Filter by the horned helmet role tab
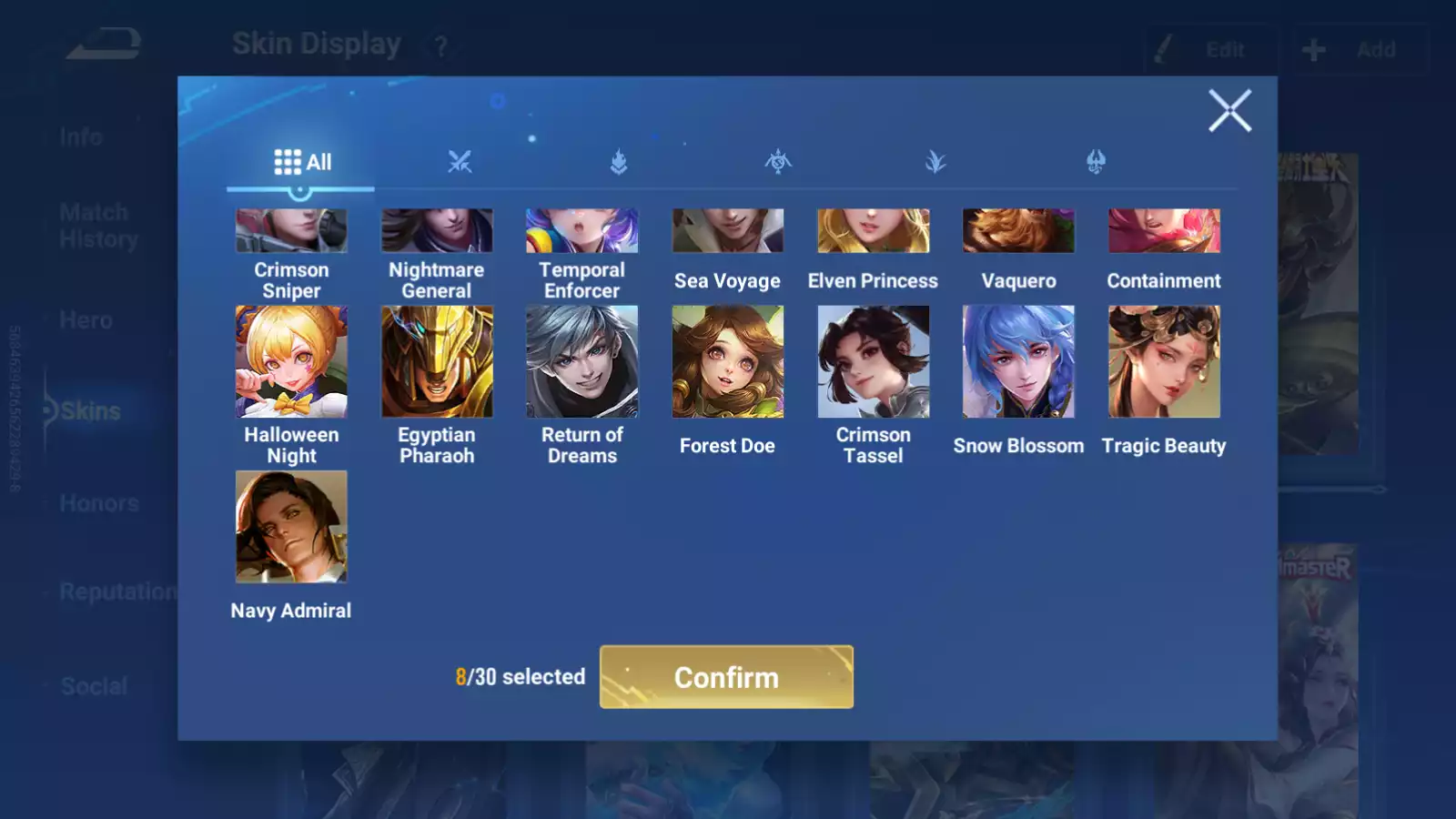 tap(1096, 163)
